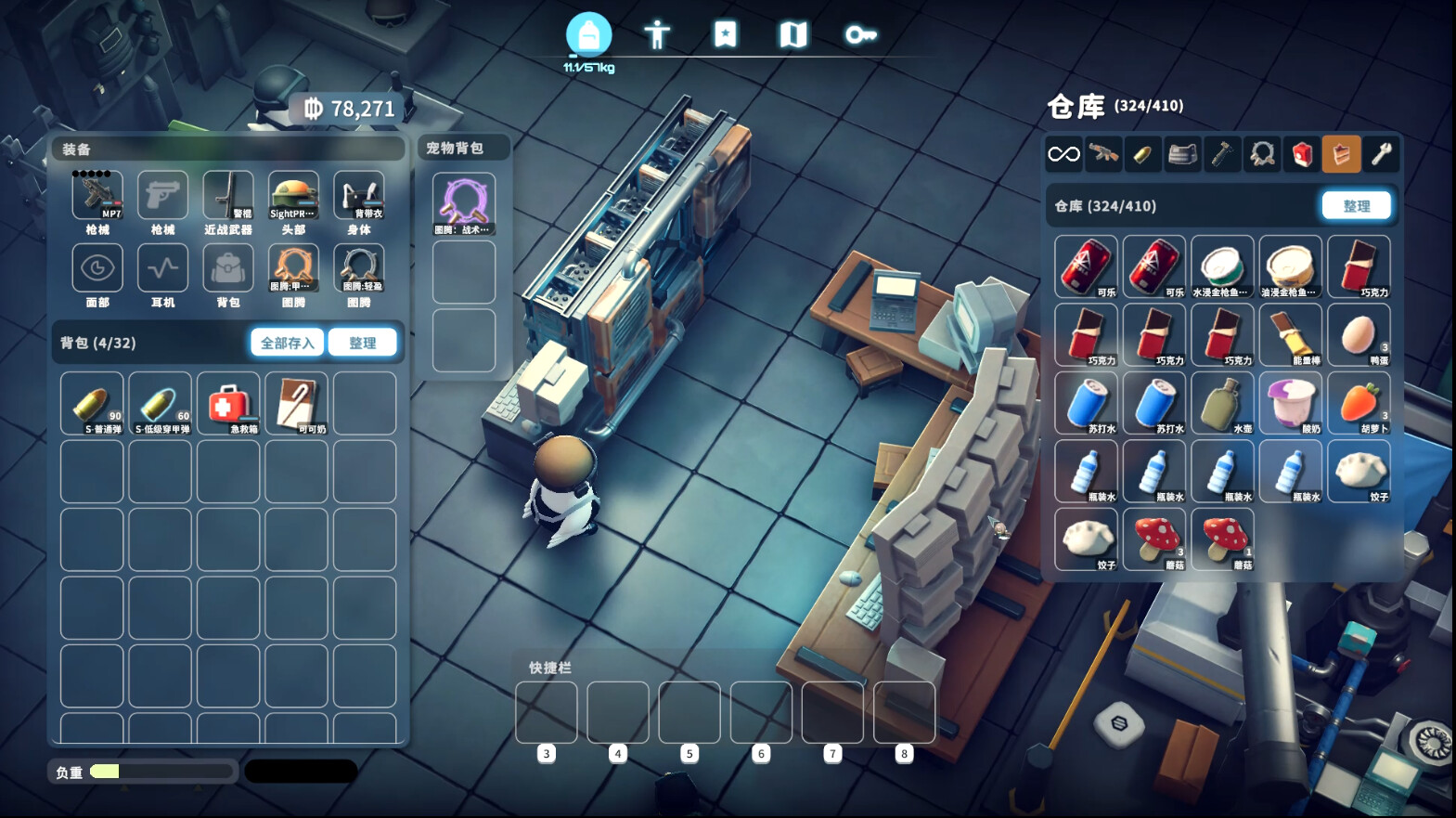Switch to the map tab
The image size is (1456, 818).
coord(792,35)
